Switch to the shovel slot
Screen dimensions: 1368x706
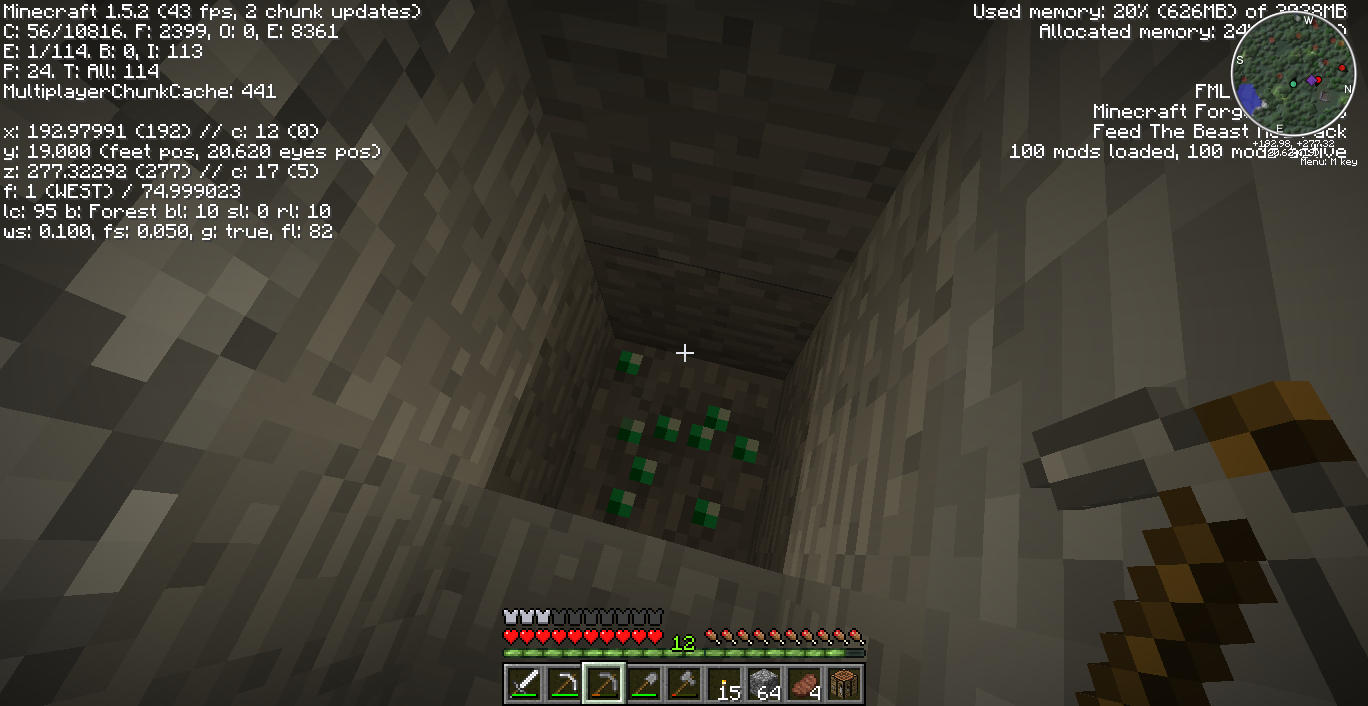(644, 684)
